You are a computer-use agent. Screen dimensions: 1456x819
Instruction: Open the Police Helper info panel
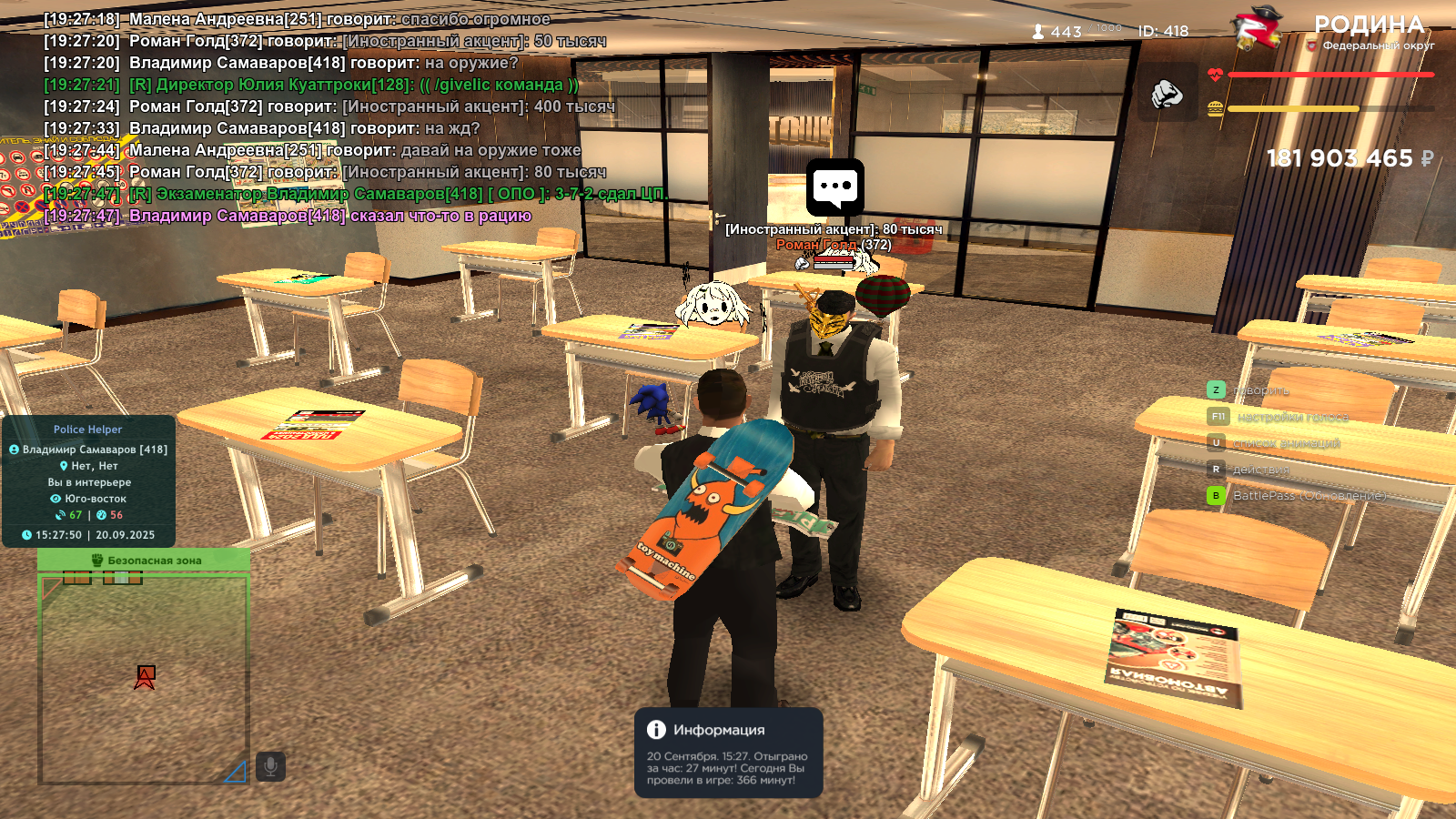[x=88, y=480]
